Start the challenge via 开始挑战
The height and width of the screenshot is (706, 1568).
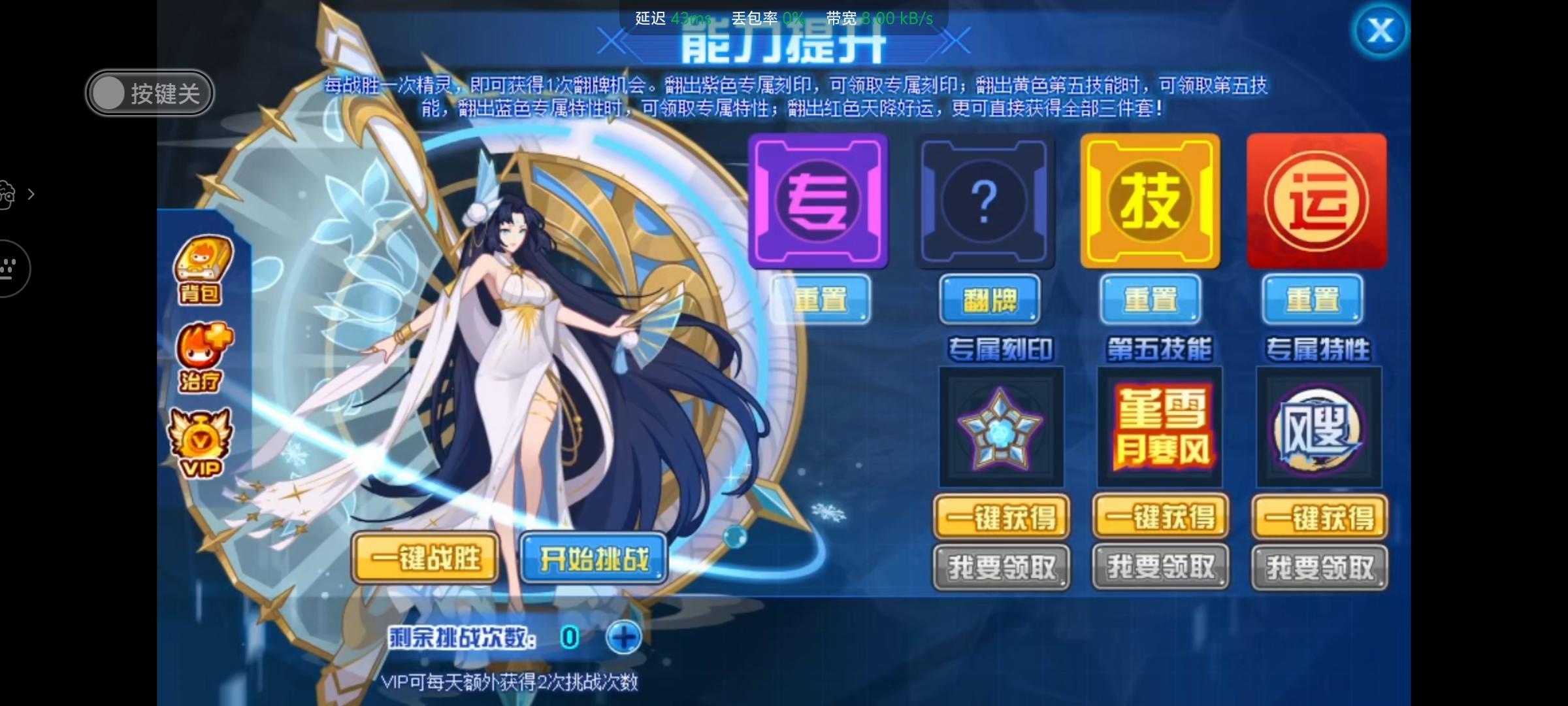coord(593,557)
